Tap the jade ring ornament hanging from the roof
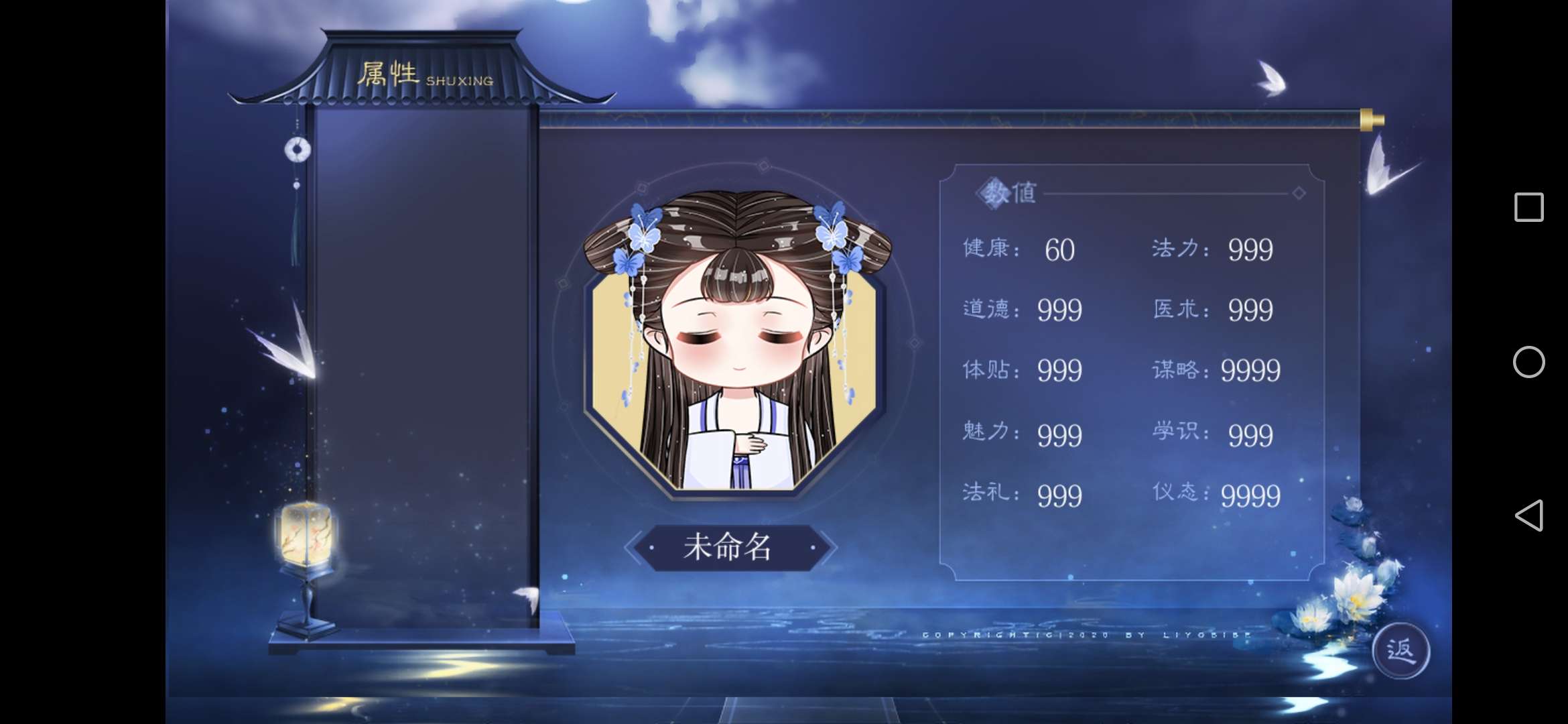 (x=298, y=151)
